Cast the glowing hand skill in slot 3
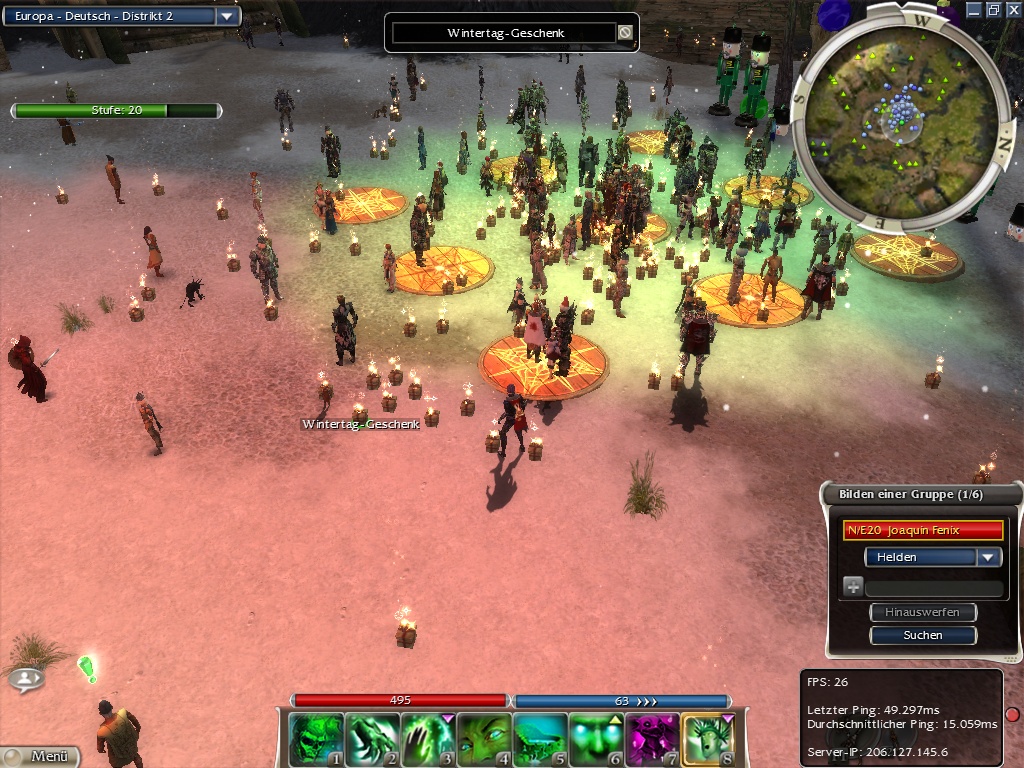The width and height of the screenshot is (1024, 768). coord(428,739)
